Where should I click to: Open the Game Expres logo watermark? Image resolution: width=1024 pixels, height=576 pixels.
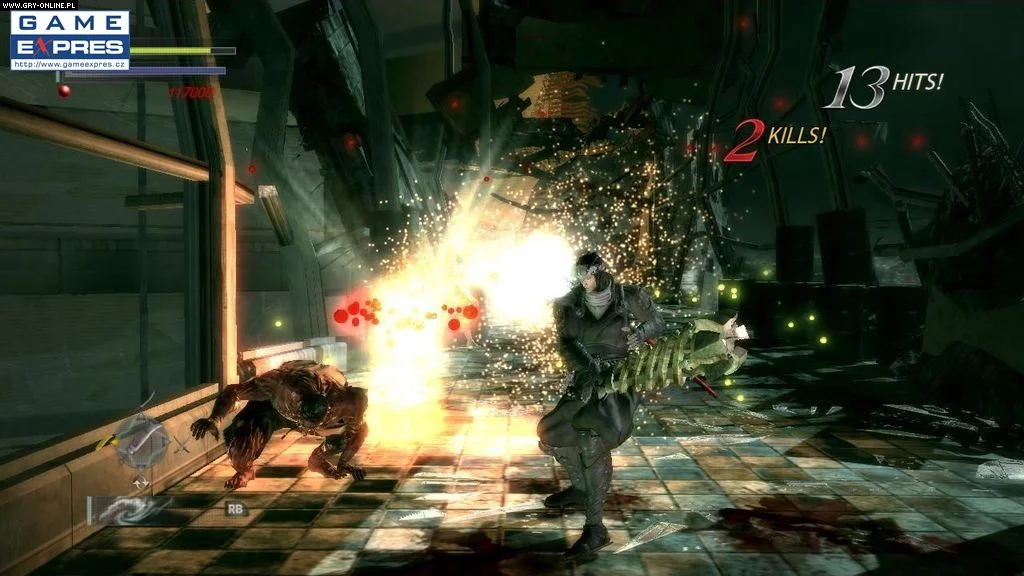tap(70, 34)
